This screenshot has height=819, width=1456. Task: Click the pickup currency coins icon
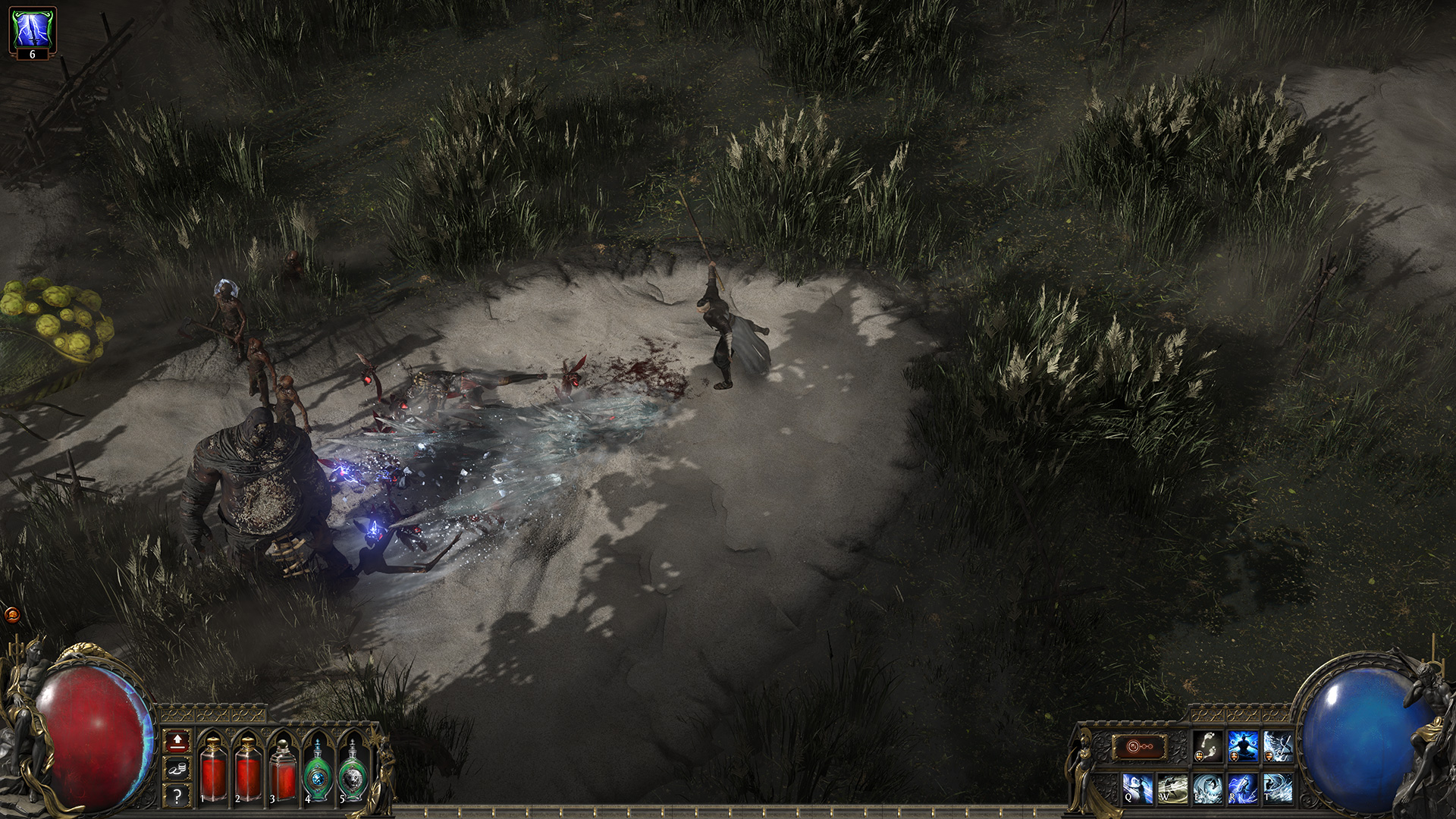point(177,769)
